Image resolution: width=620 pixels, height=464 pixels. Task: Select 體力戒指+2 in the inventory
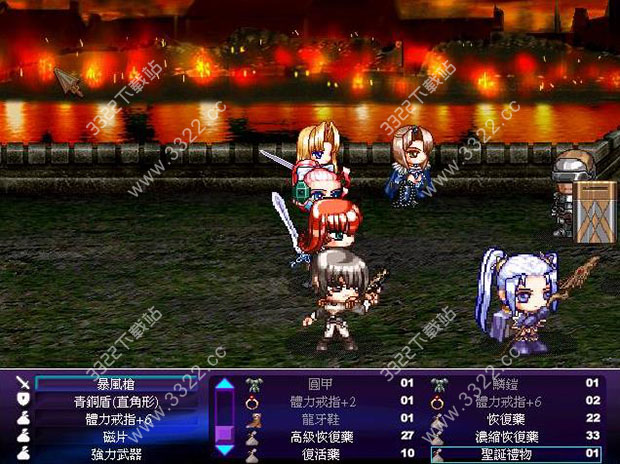click(x=320, y=401)
